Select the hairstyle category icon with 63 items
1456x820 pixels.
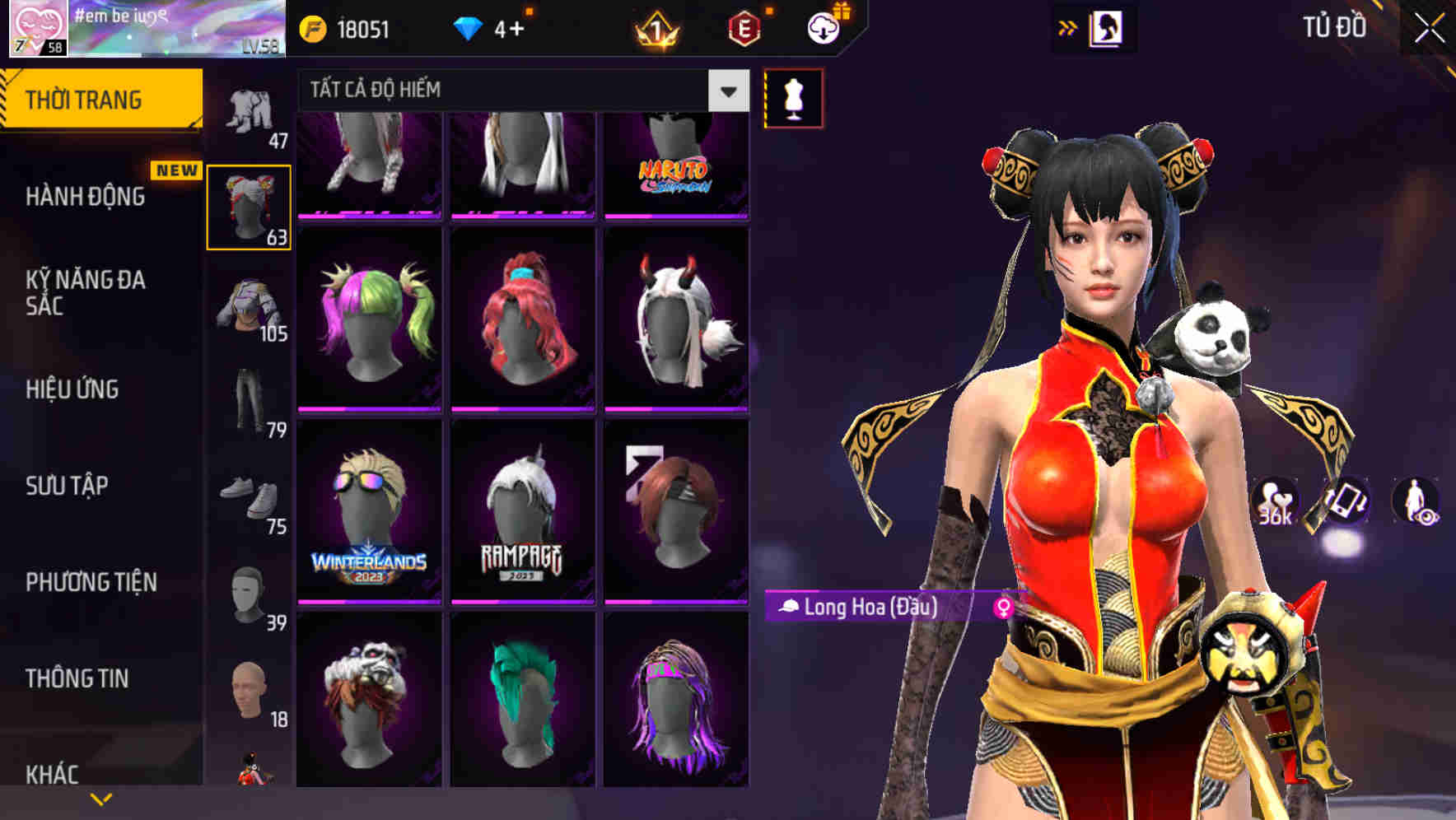click(x=250, y=204)
